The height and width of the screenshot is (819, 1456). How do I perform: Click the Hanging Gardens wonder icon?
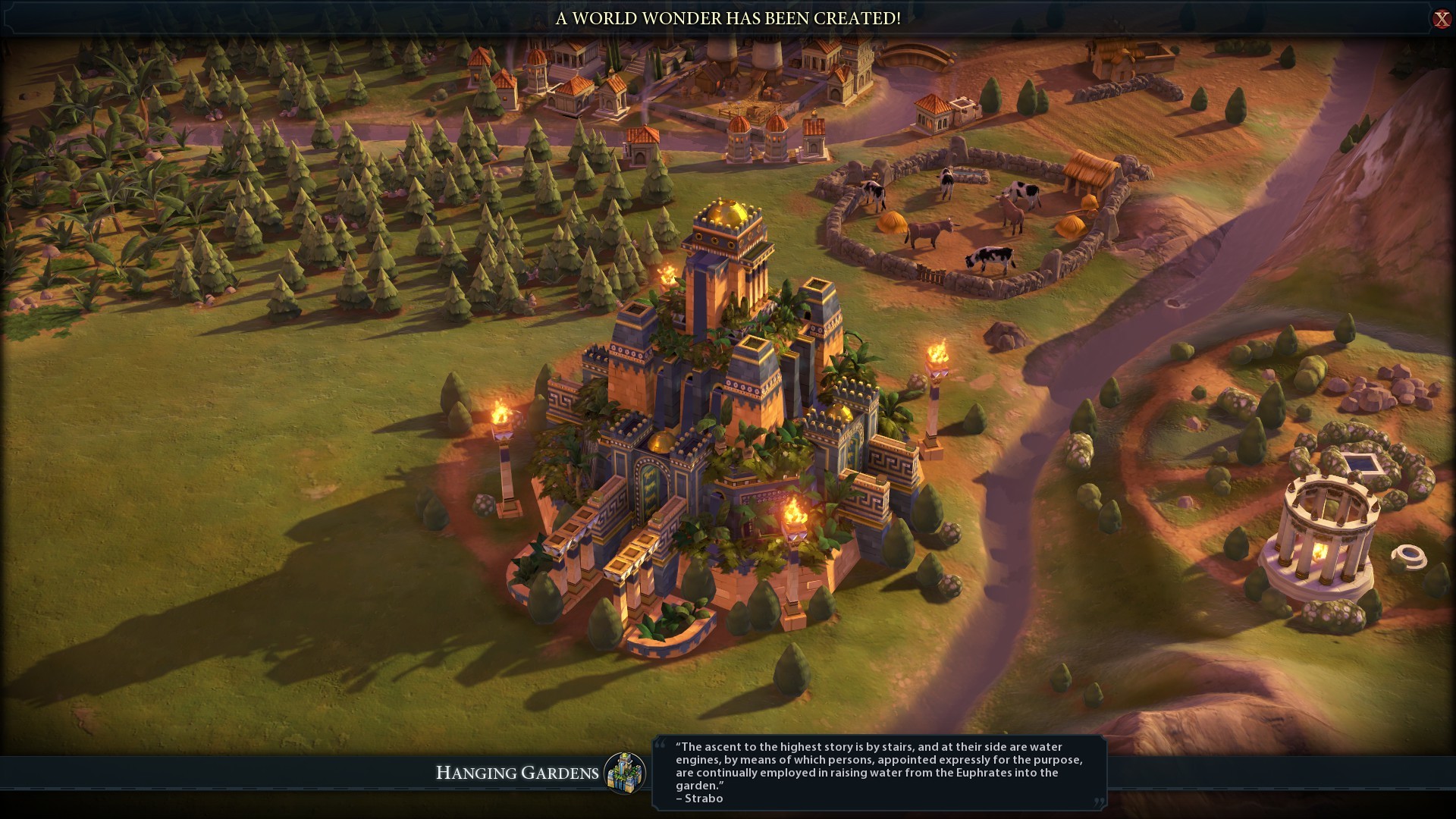625,773
